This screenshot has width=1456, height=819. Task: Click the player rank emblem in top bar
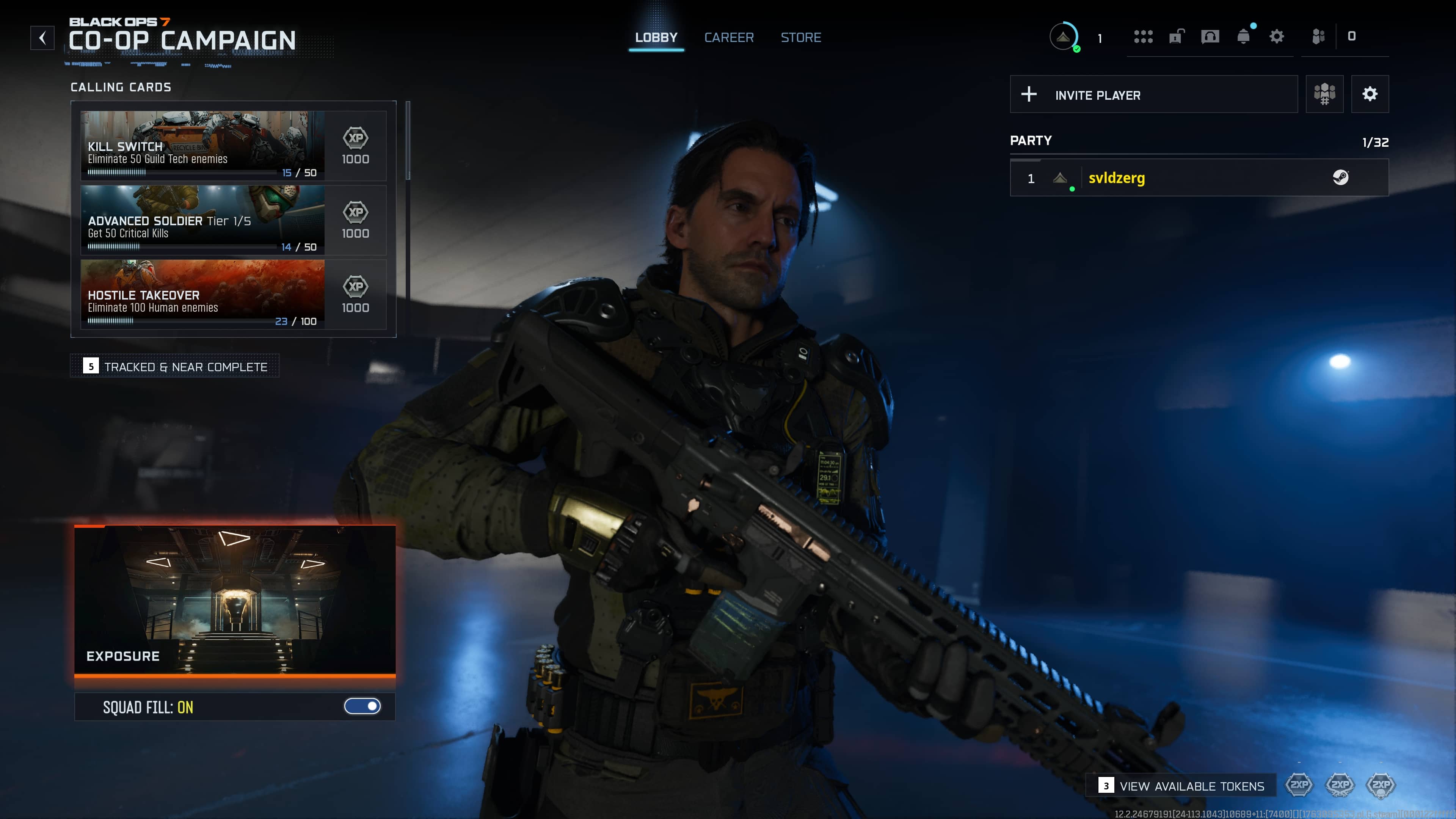(1063, 37)
